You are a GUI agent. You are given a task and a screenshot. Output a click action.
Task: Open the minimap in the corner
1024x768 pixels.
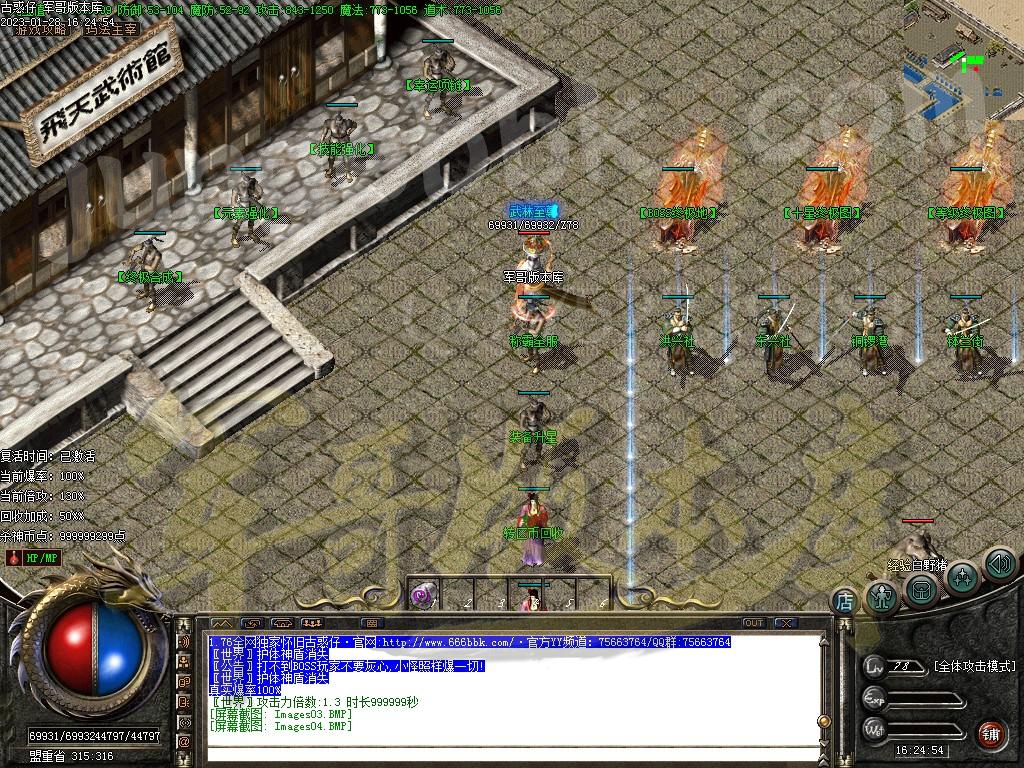(963, 60)
